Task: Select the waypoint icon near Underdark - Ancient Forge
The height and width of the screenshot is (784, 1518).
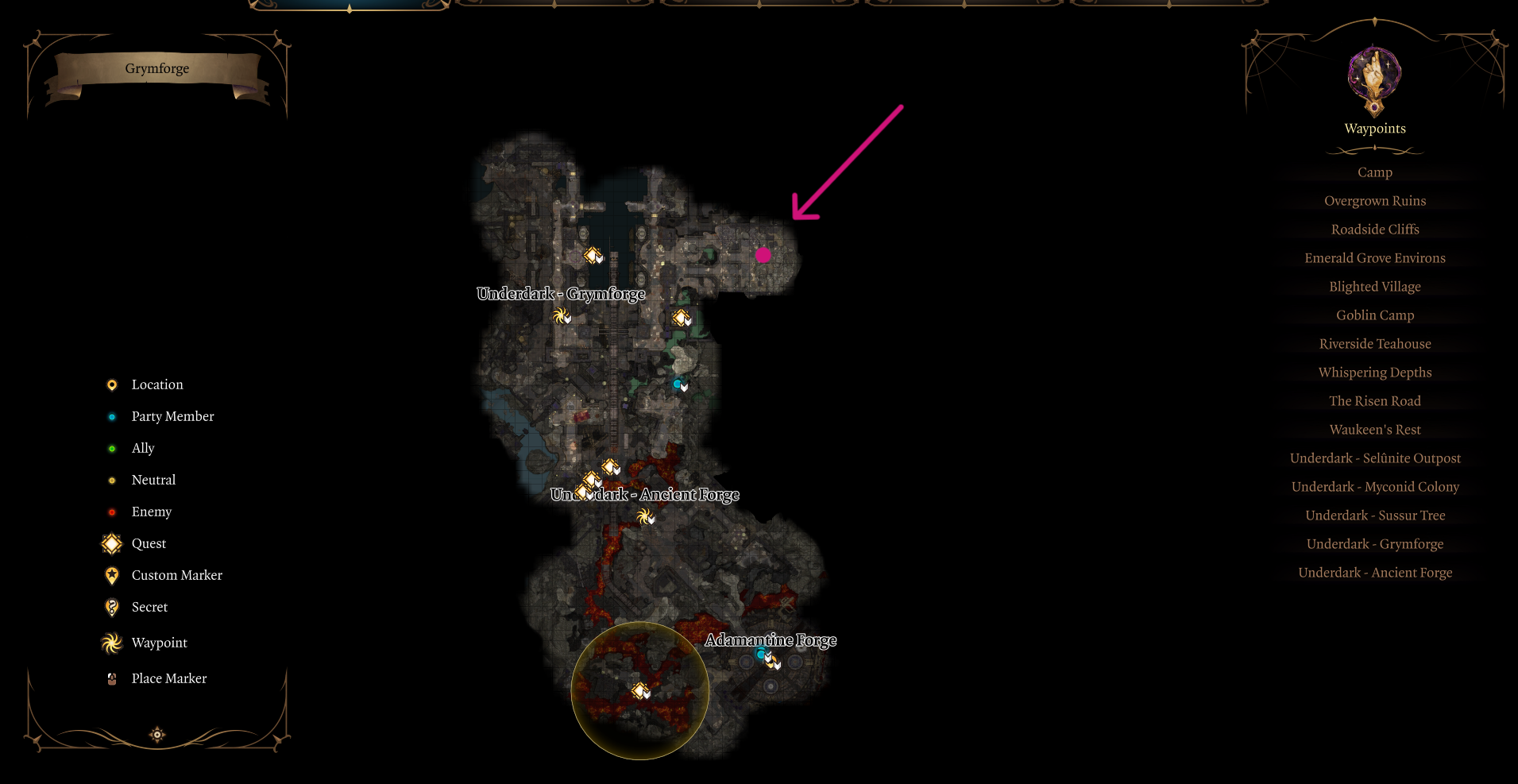Action: click(643, 516)
